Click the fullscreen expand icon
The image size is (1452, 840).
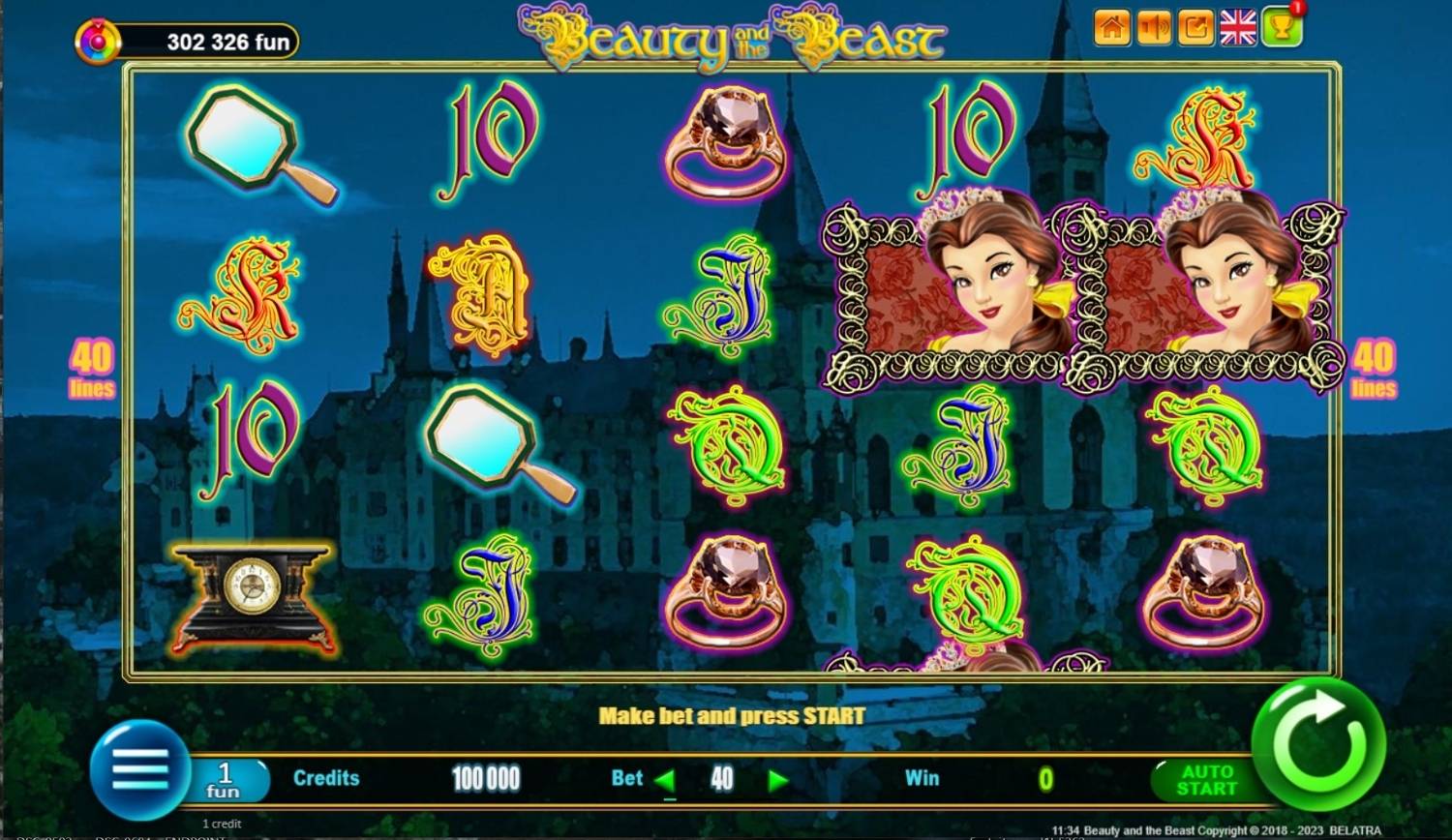(x=1195, y=28)
